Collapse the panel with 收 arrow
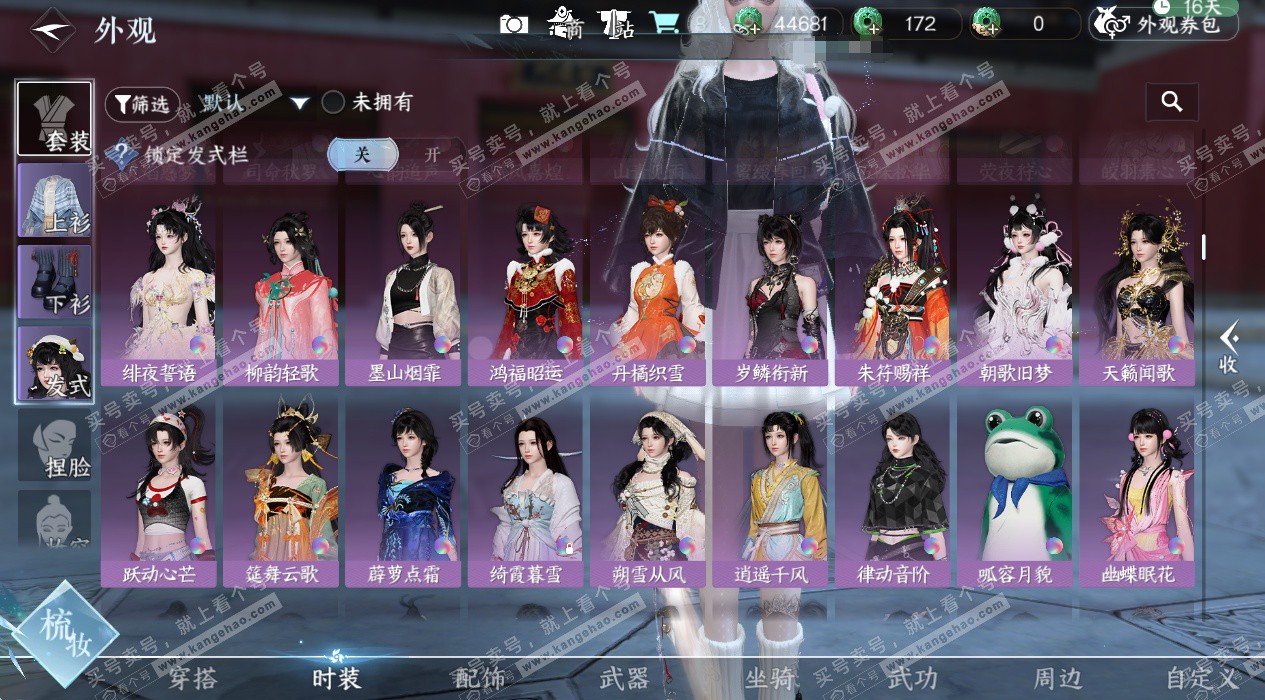1265x700 pixels. [1229, 347]
